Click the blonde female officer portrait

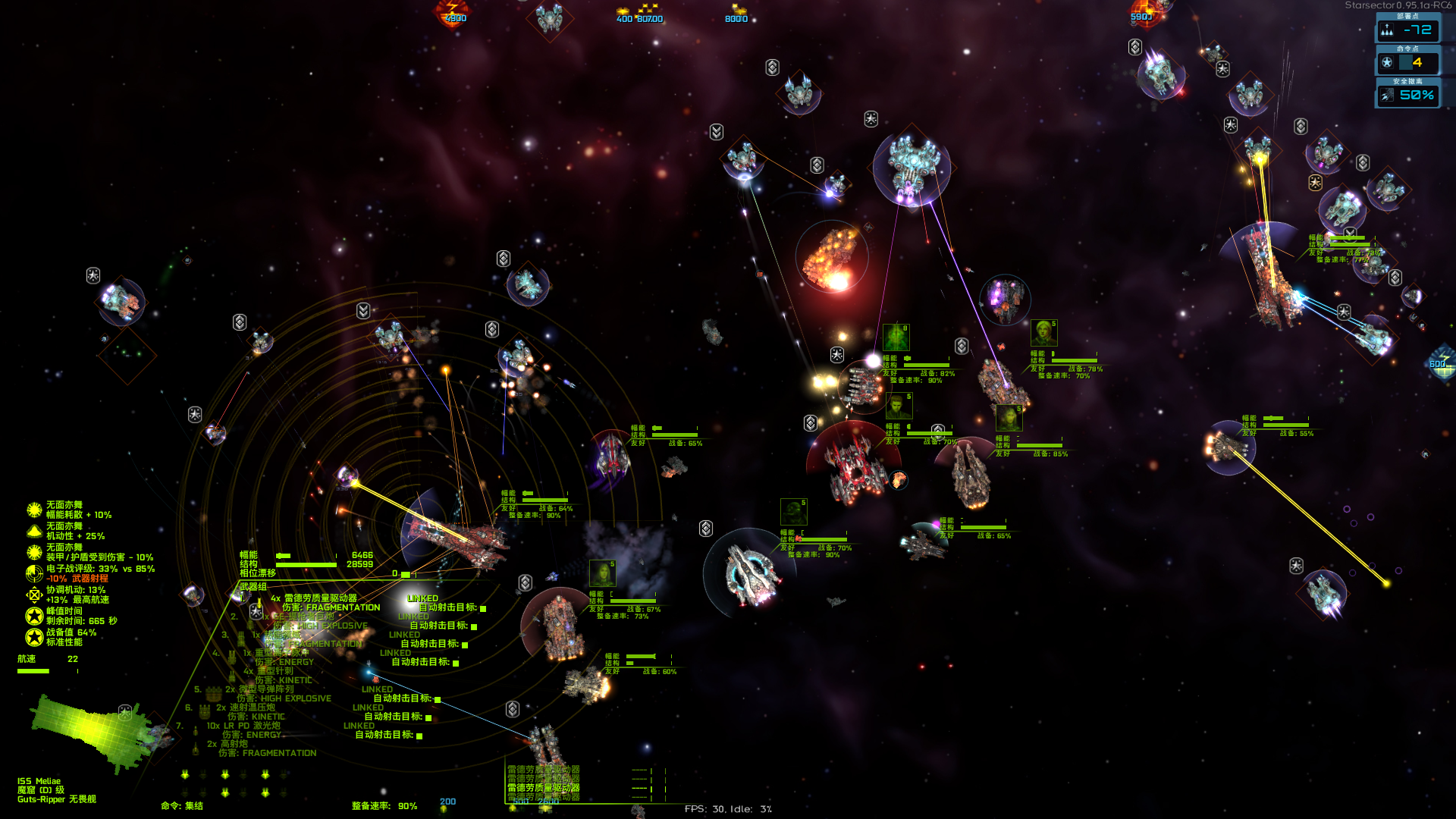tap(1043, 333)
